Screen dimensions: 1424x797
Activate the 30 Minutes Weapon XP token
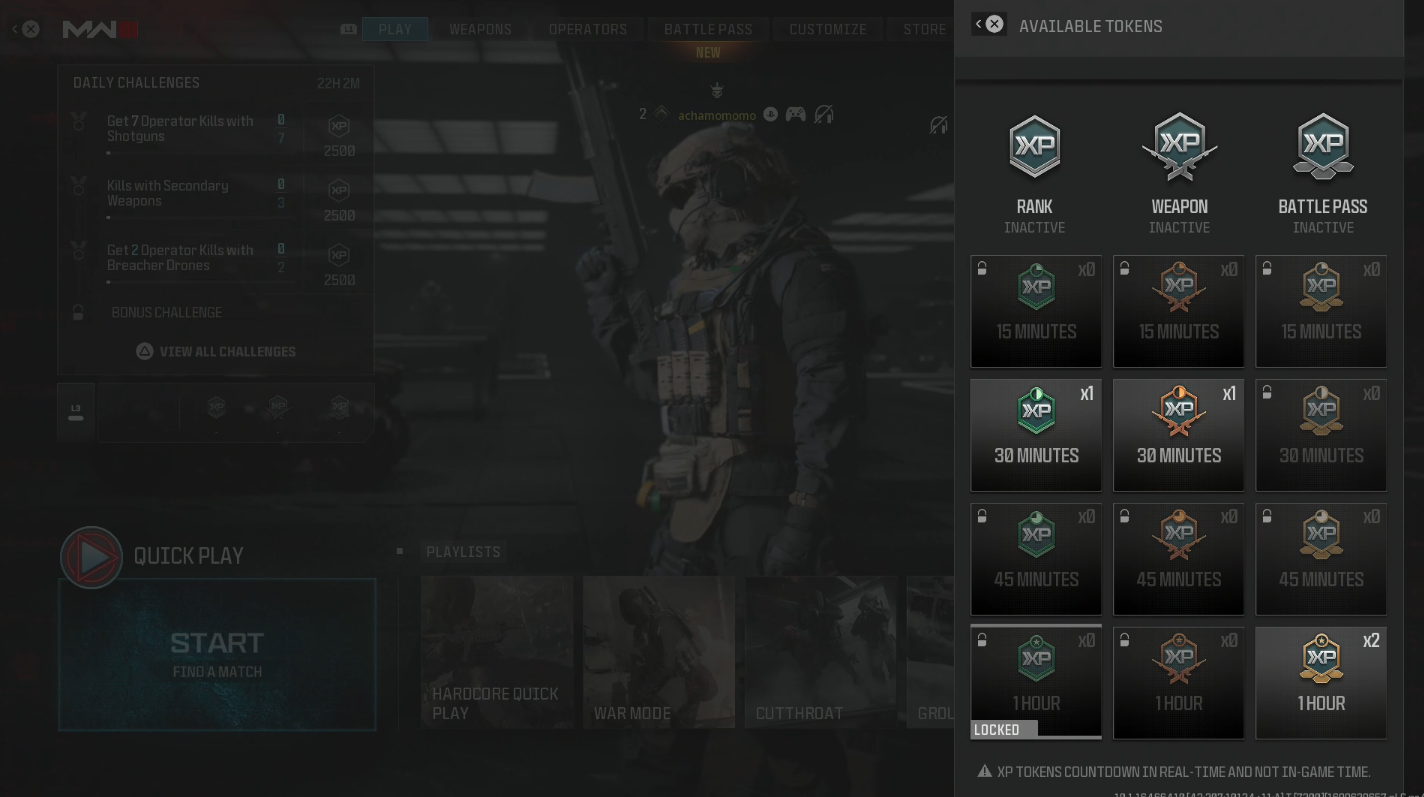tap(1179, 435)
